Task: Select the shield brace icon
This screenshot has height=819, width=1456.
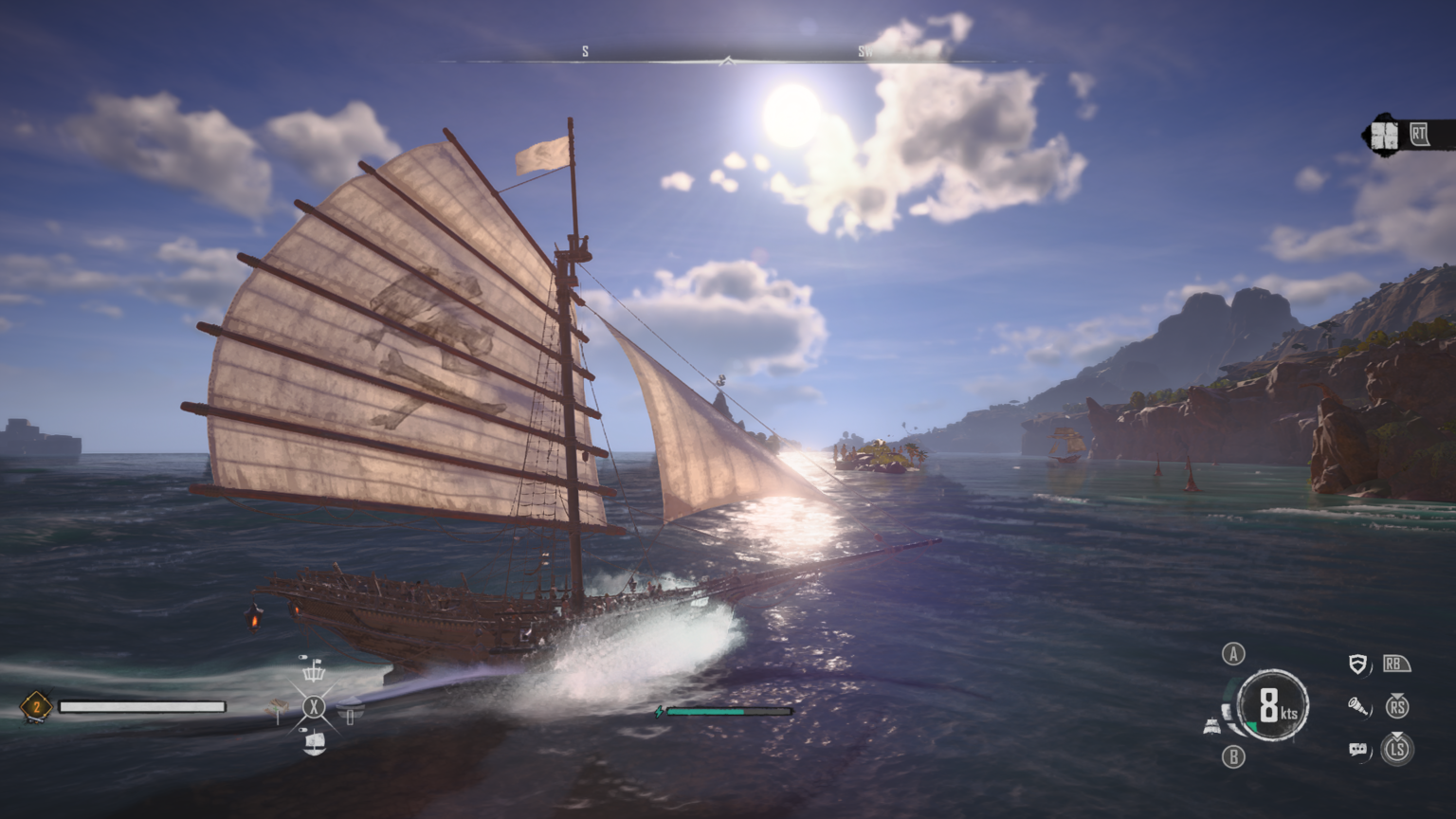Action: click(x=1358, y=664)
